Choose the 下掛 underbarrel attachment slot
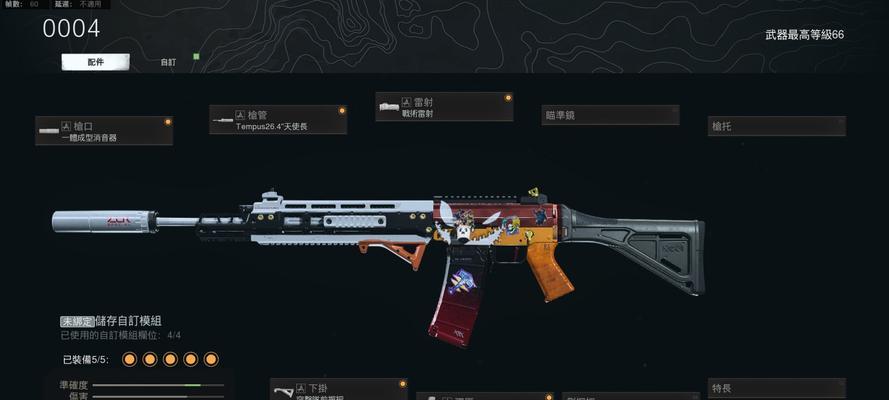 [338, 389]
